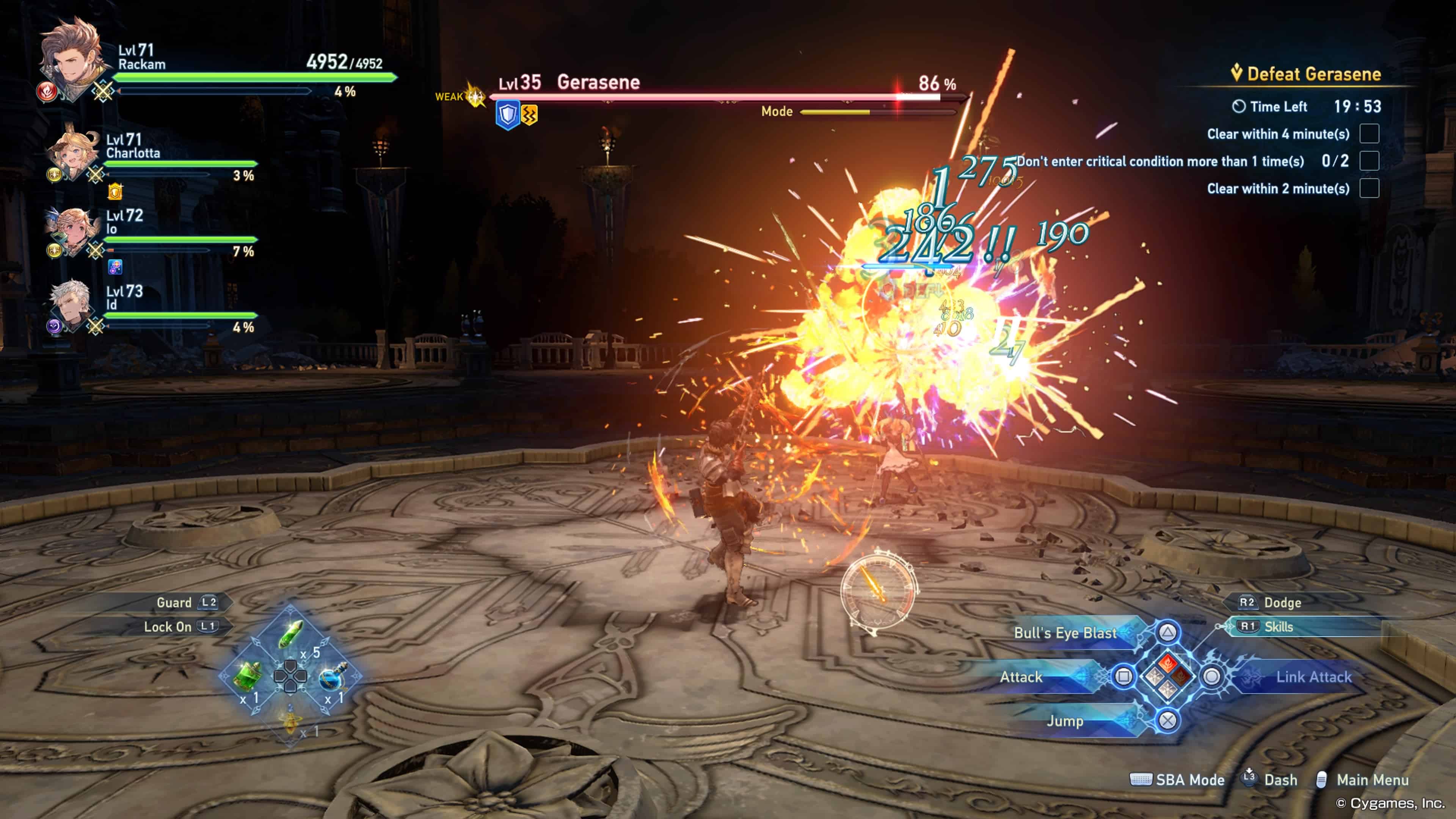Use the golden revival potion item
1456x819 pixels.
point(290,720)
